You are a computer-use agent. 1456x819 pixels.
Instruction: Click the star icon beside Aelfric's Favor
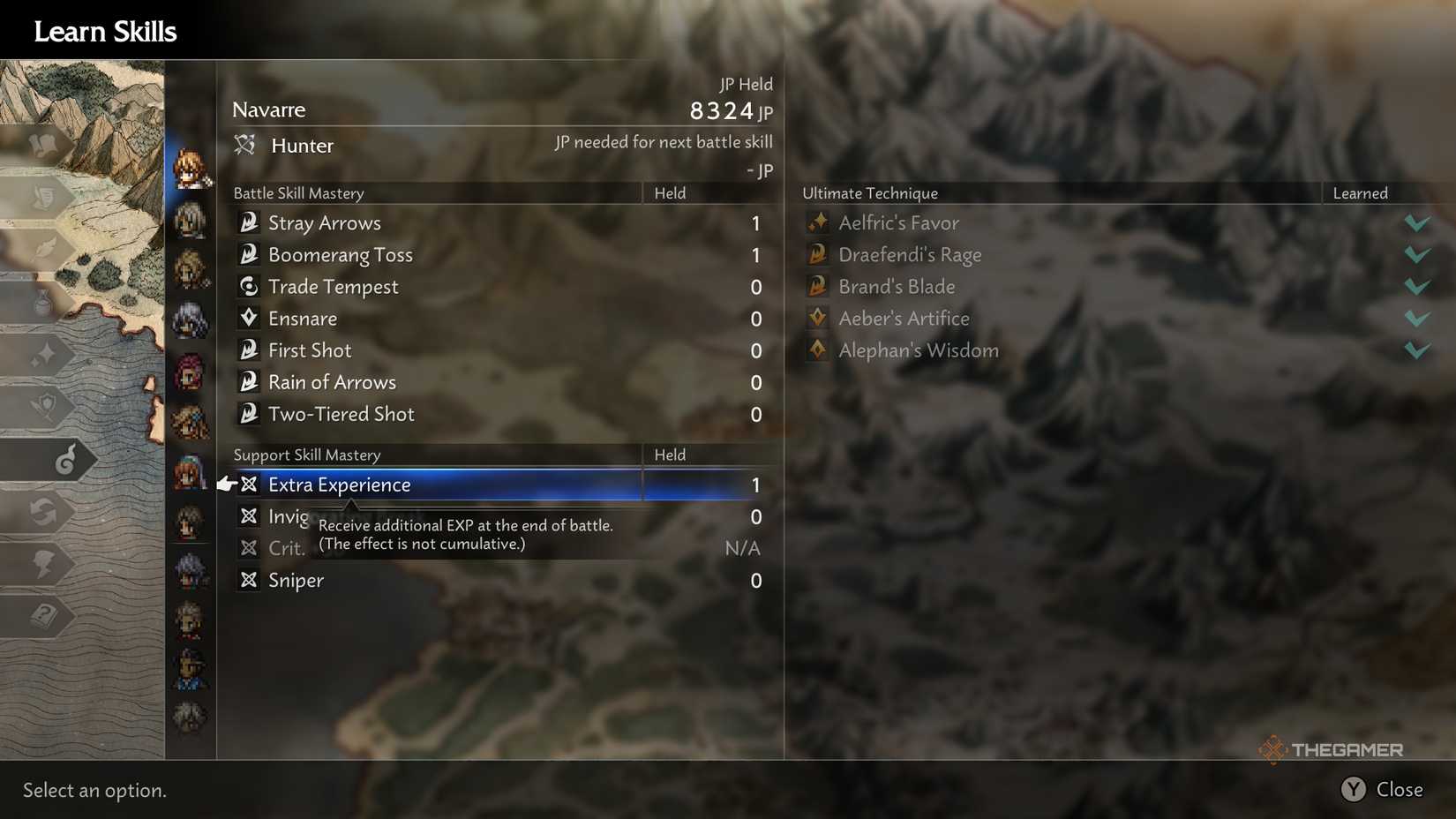tap(817, 222)
